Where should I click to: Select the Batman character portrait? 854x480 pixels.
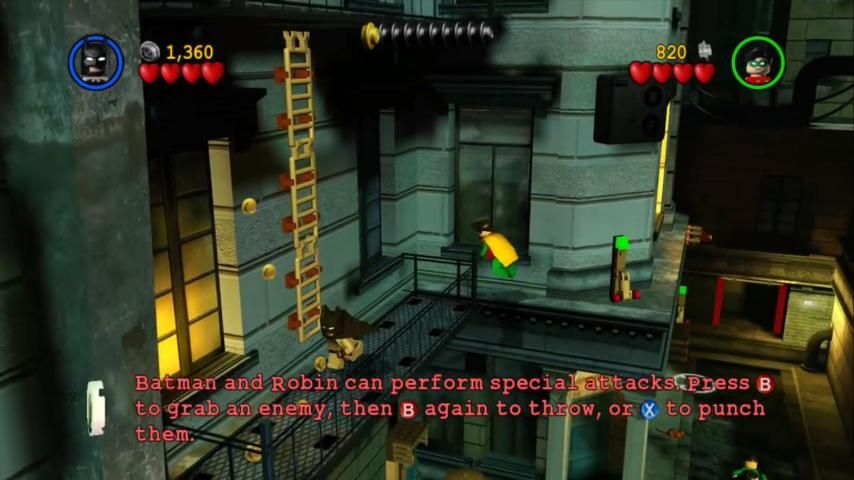[x=95, y=62]
